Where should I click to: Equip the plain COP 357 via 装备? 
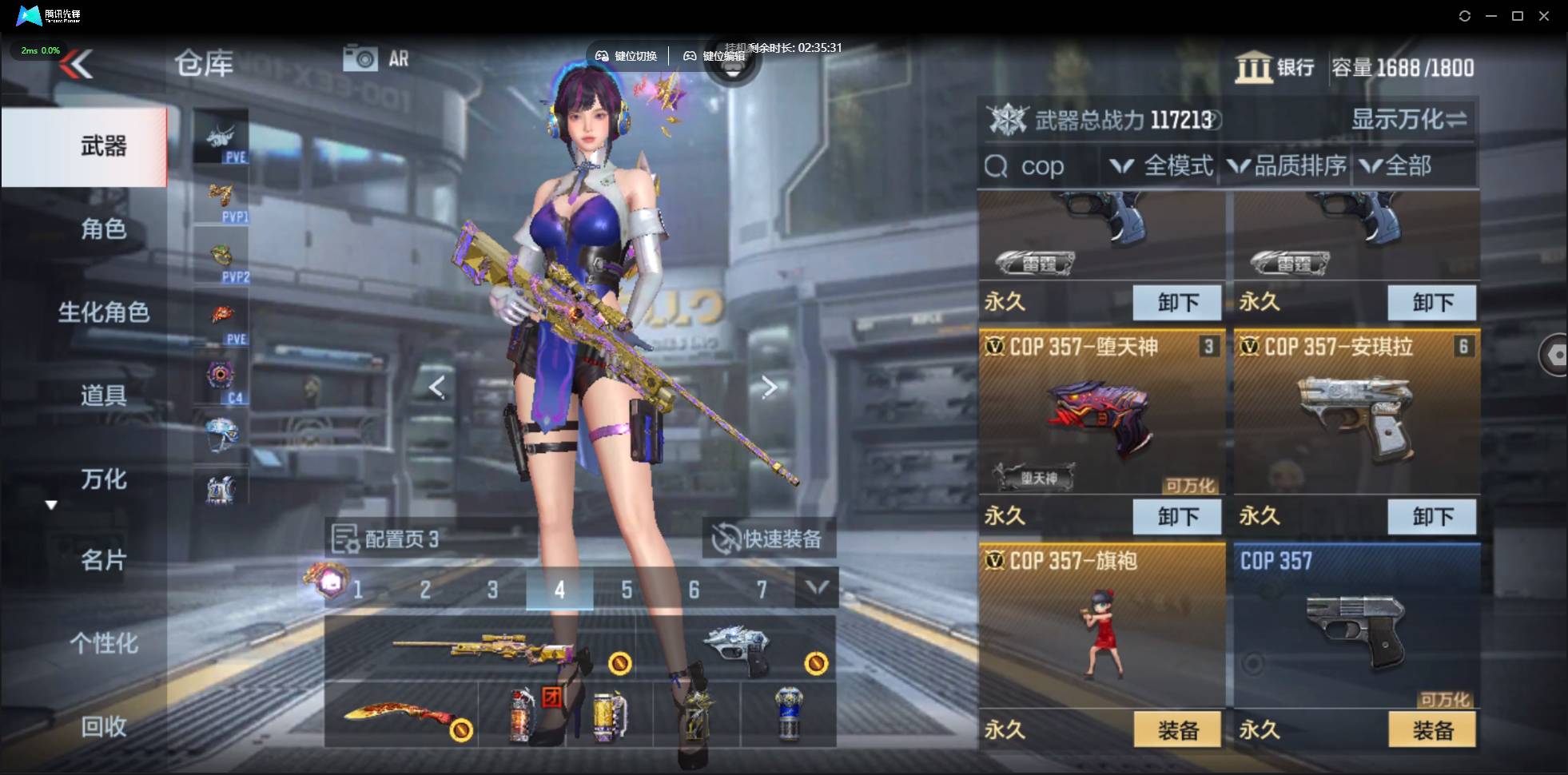click(x=1431, y=729)
